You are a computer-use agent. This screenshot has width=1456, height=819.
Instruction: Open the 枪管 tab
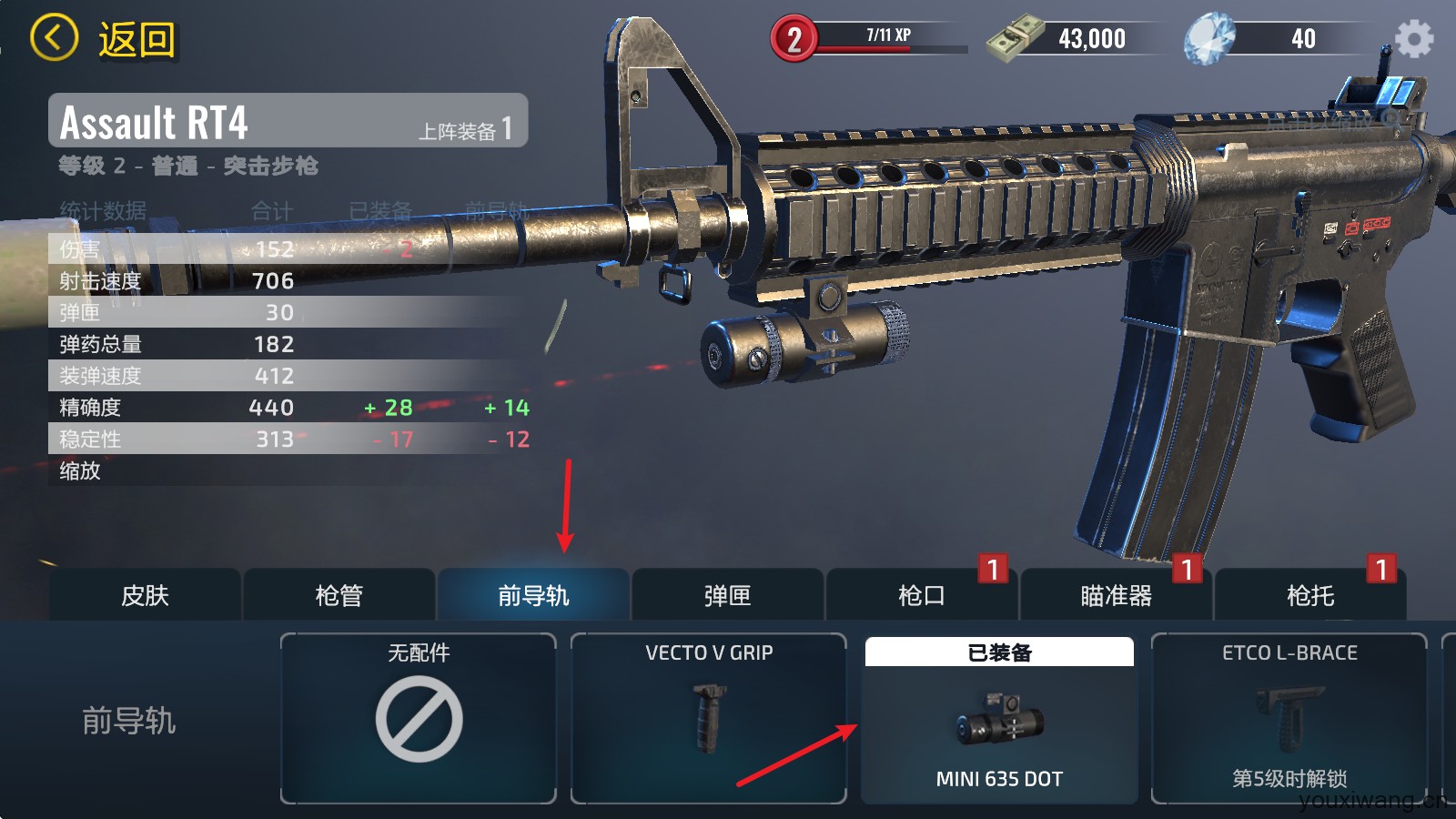click(x=339, y=595)
